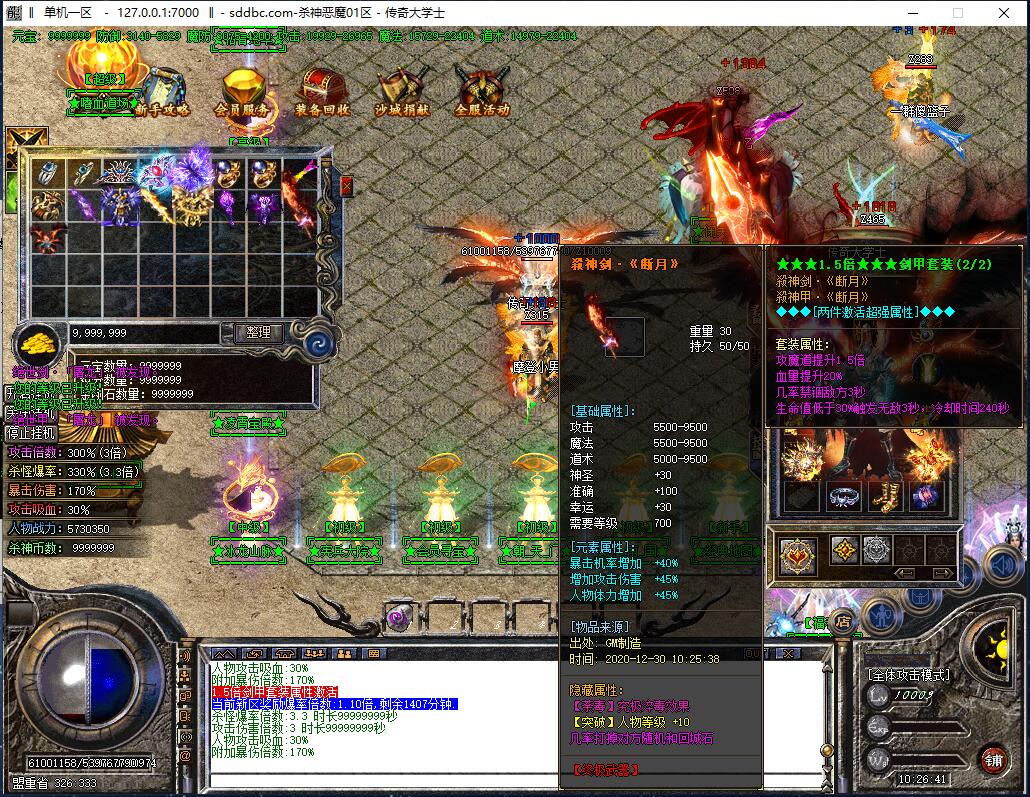Image resolution: width=1030 pixels, height=797 pixels.
Task: Close the game window
Action: point(1003,13)
